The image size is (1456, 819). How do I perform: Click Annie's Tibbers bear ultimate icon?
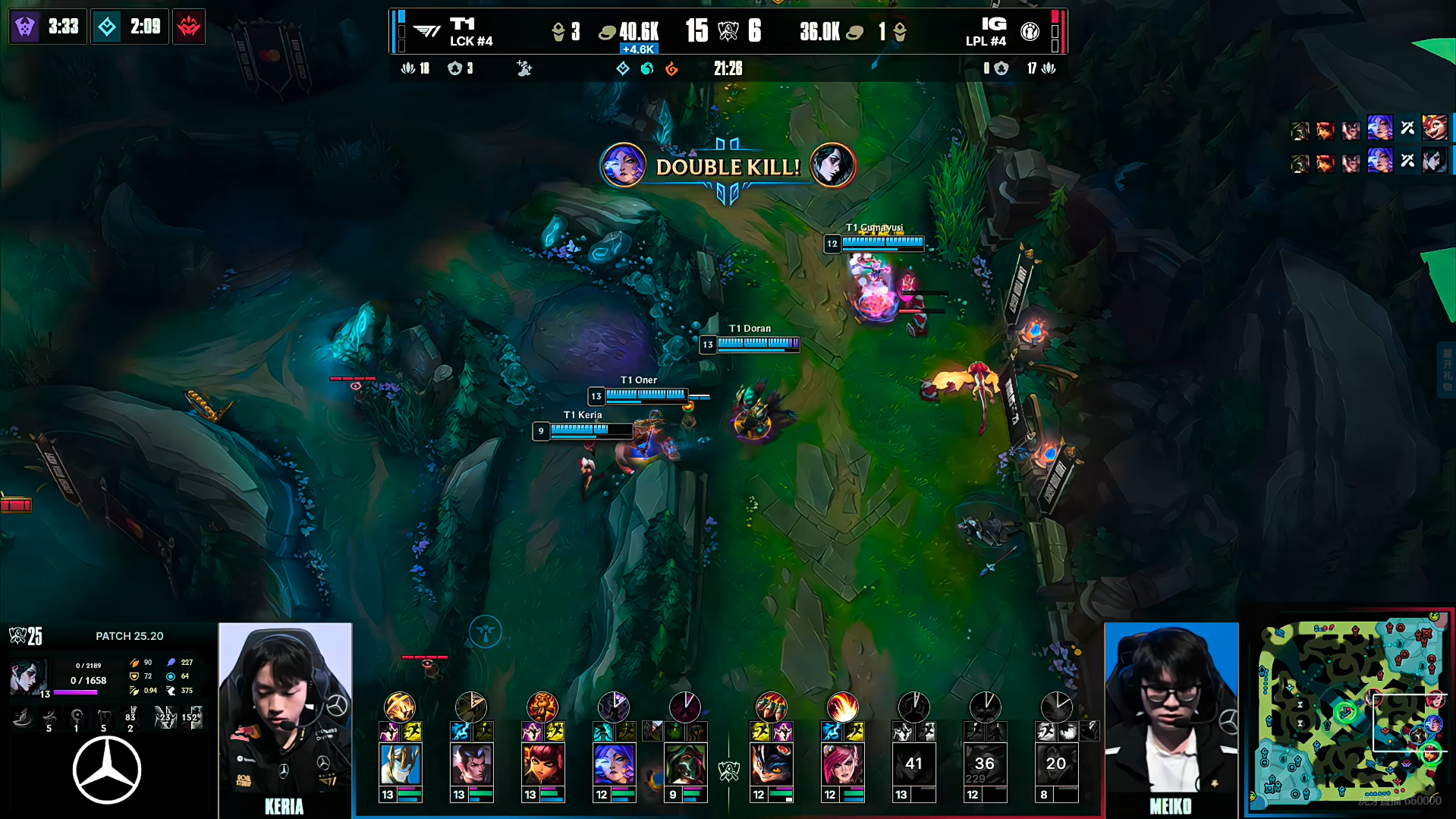coord(542,707)
